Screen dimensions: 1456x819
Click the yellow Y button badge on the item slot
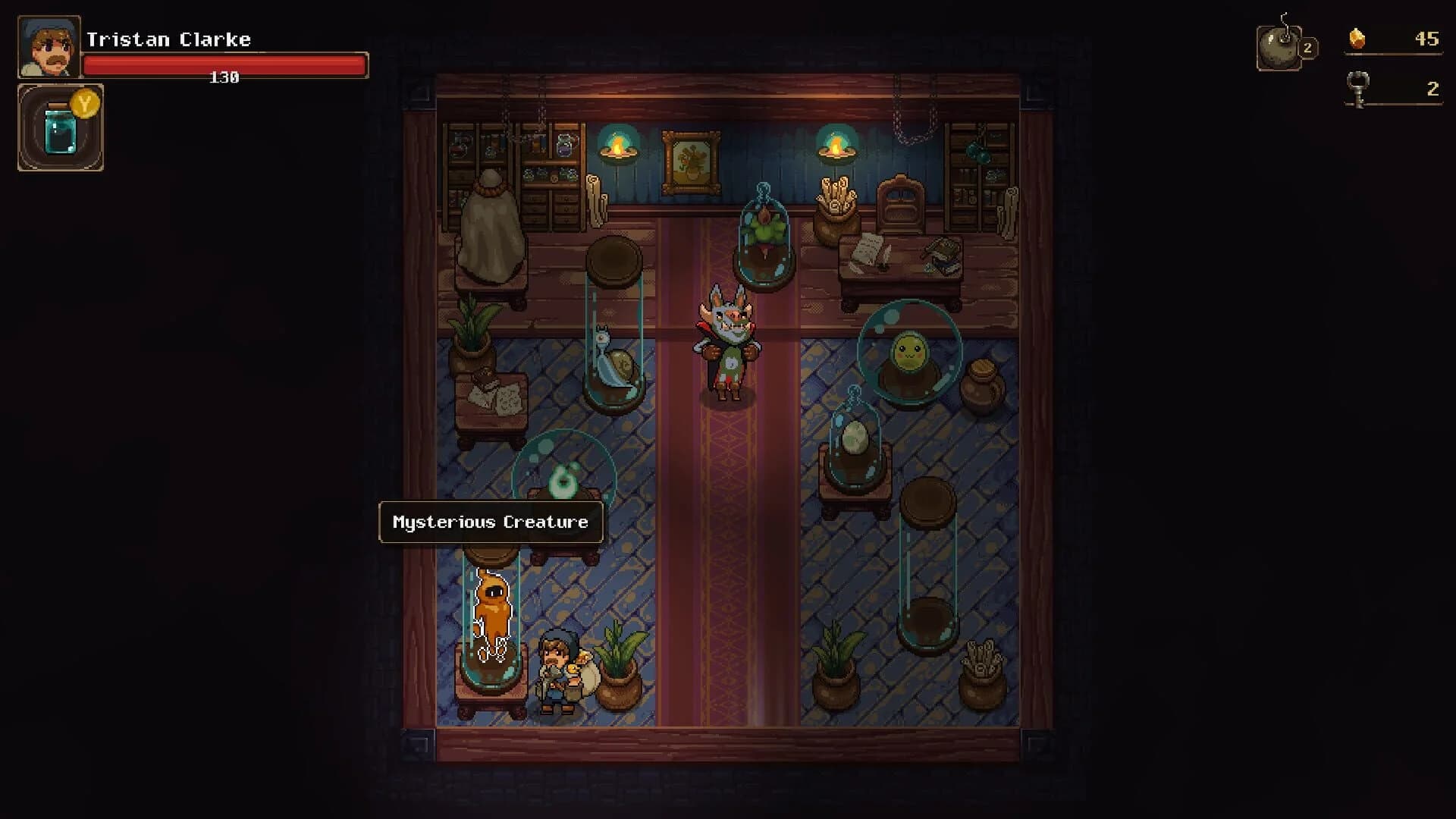click(x=85, y=106)
